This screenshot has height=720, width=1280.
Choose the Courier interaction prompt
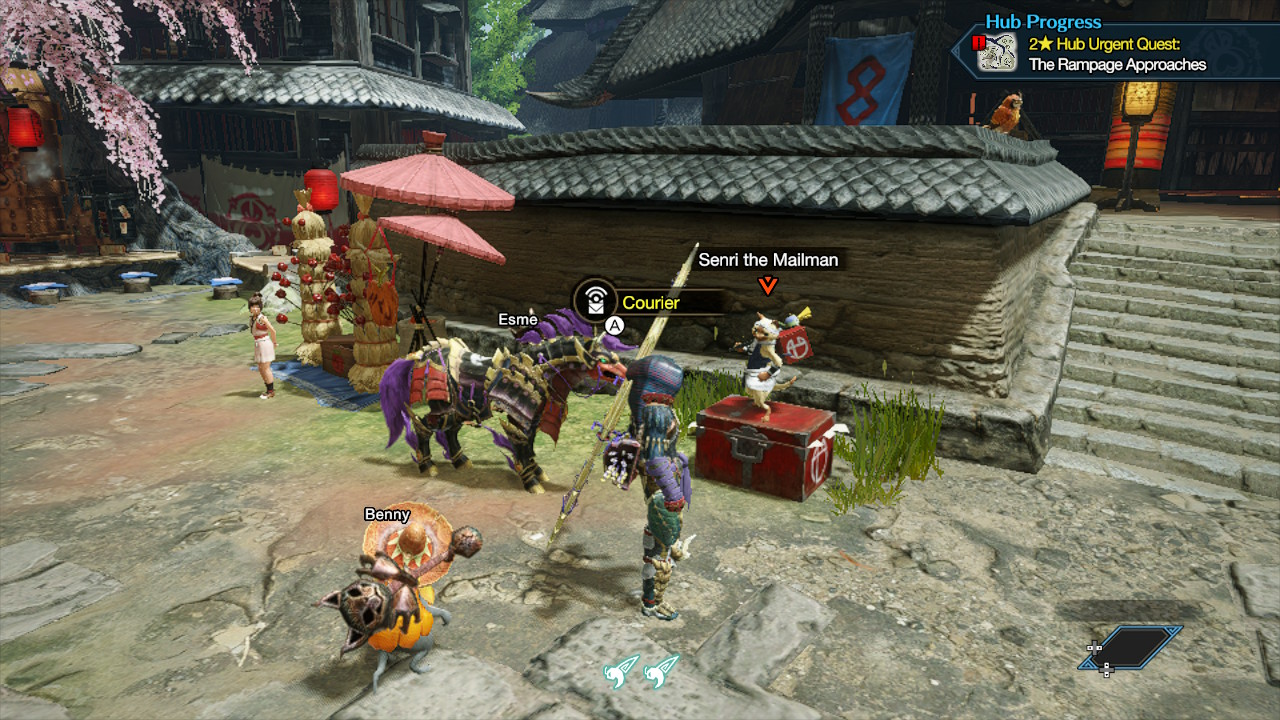click(x=650, y=302)
